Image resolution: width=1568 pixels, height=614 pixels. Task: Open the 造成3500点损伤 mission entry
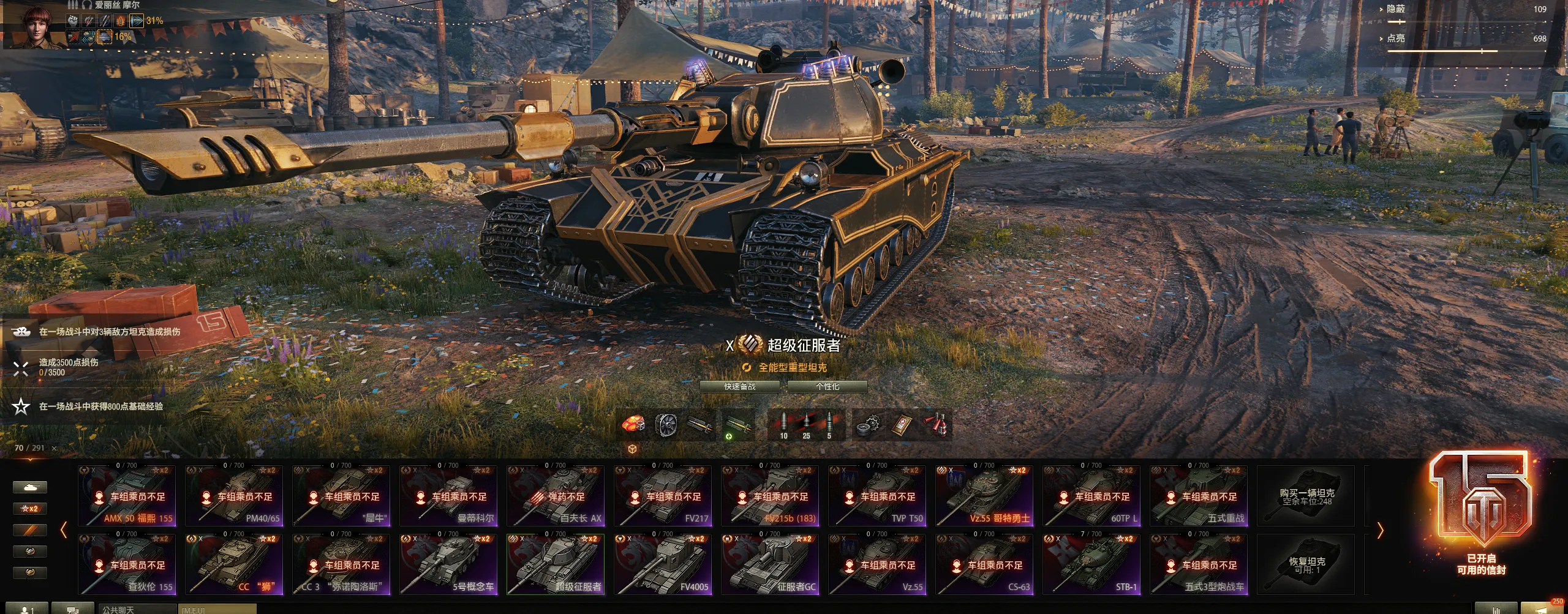click(x=69, y=367)
